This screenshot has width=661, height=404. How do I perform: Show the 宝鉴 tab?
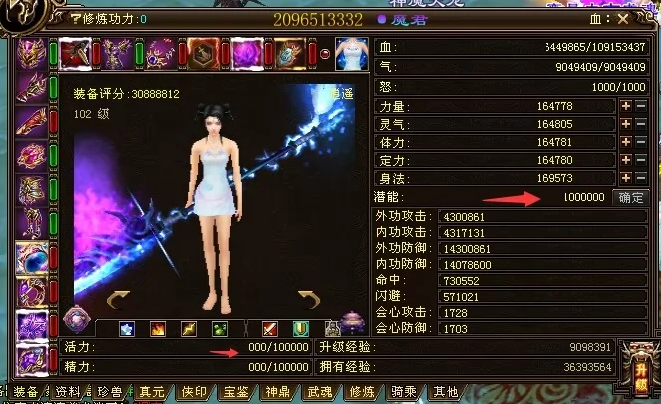[236, 392]
